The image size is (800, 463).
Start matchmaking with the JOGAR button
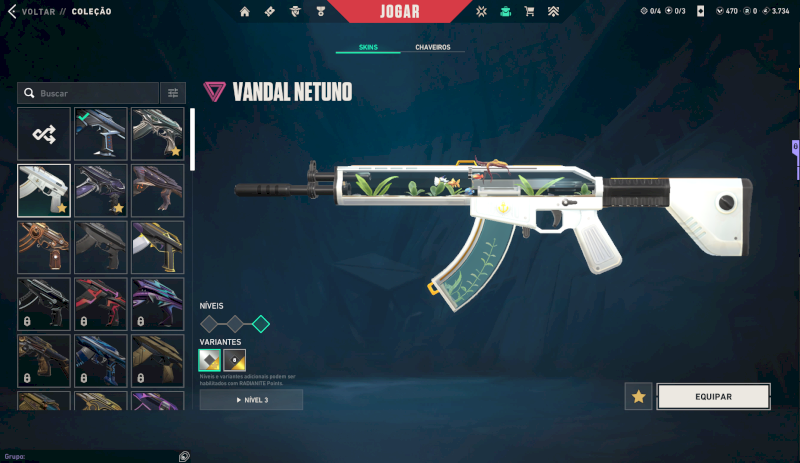[399, 11]
